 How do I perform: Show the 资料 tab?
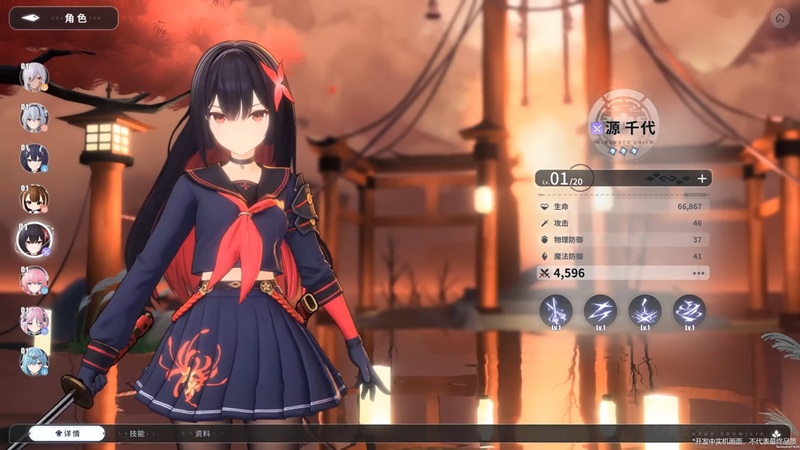coord(203,433)
